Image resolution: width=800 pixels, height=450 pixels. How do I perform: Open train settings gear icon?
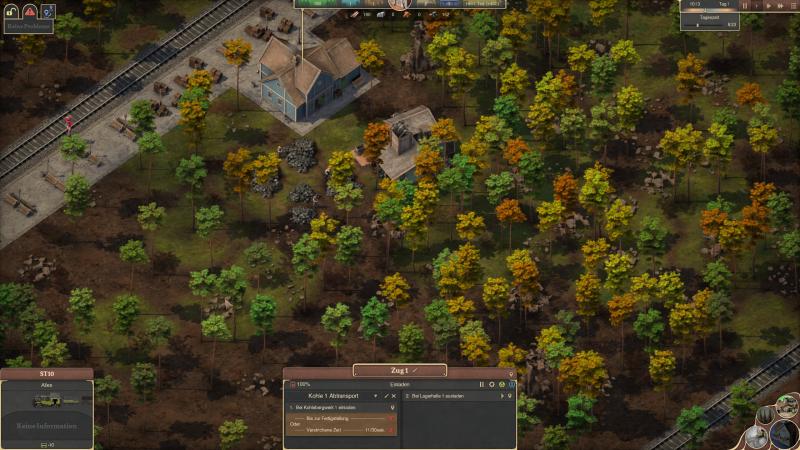click(492, 384)
